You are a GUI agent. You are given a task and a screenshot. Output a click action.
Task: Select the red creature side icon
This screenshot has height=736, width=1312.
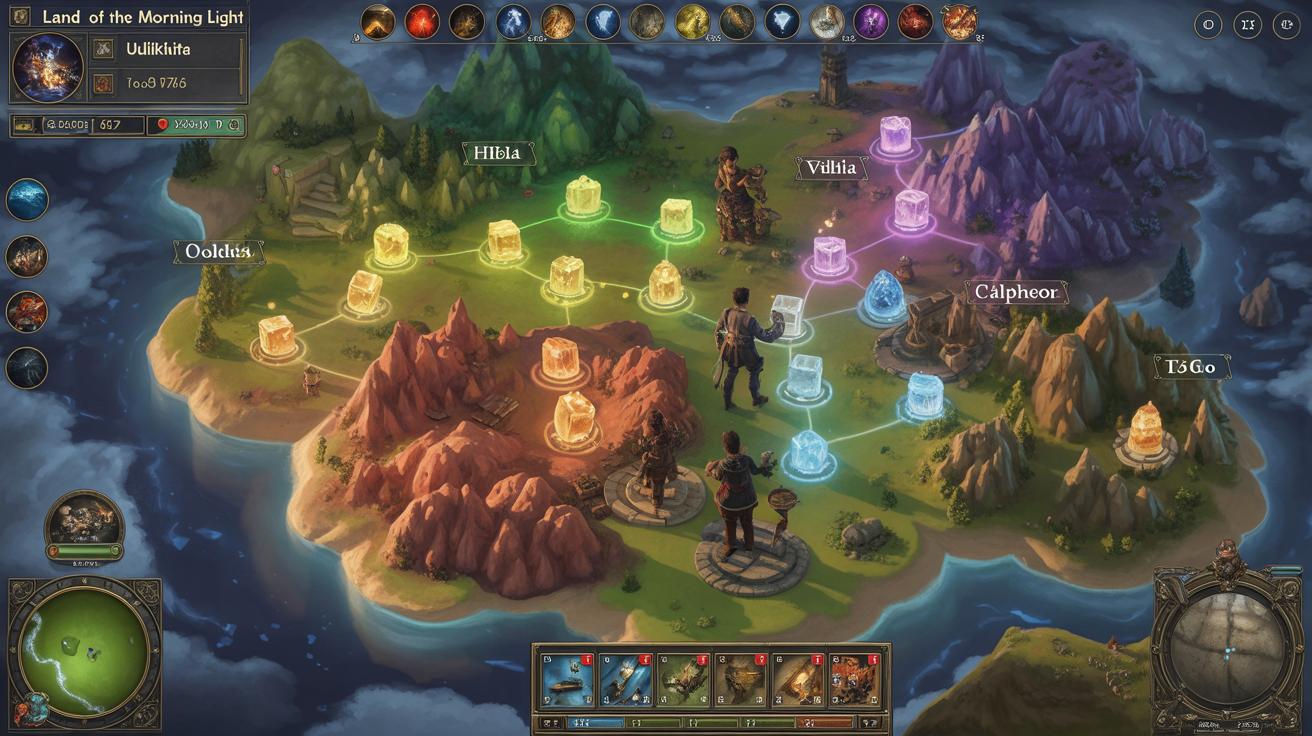(27, 311)
